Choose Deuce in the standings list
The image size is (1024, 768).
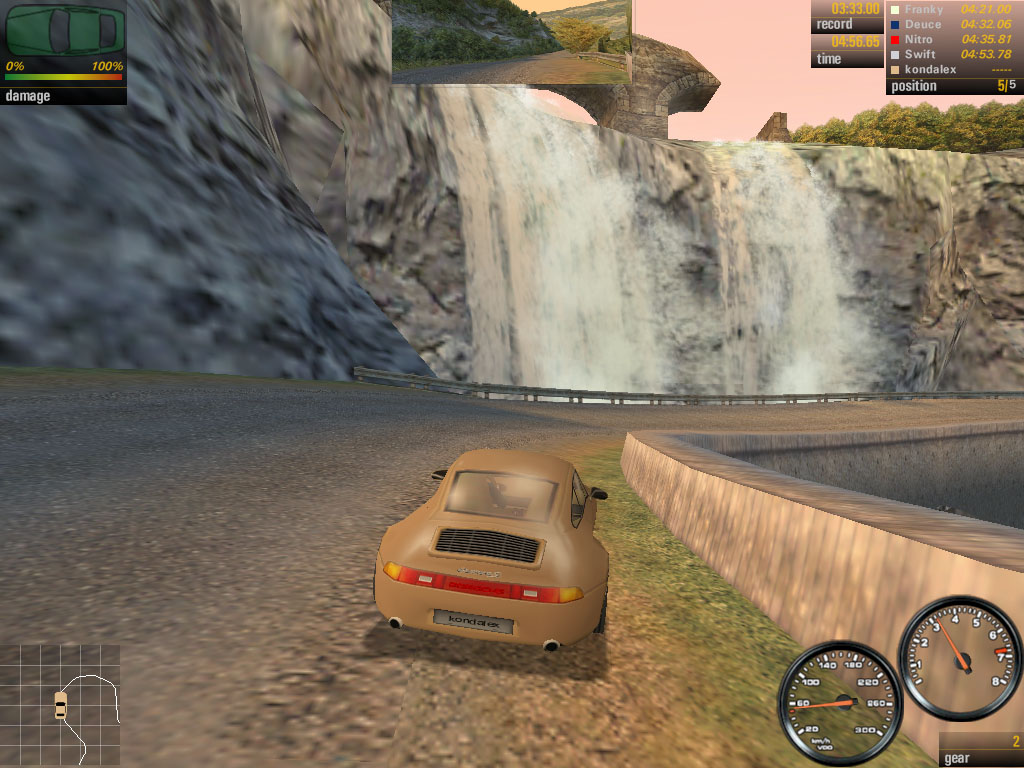coord(954,25)
